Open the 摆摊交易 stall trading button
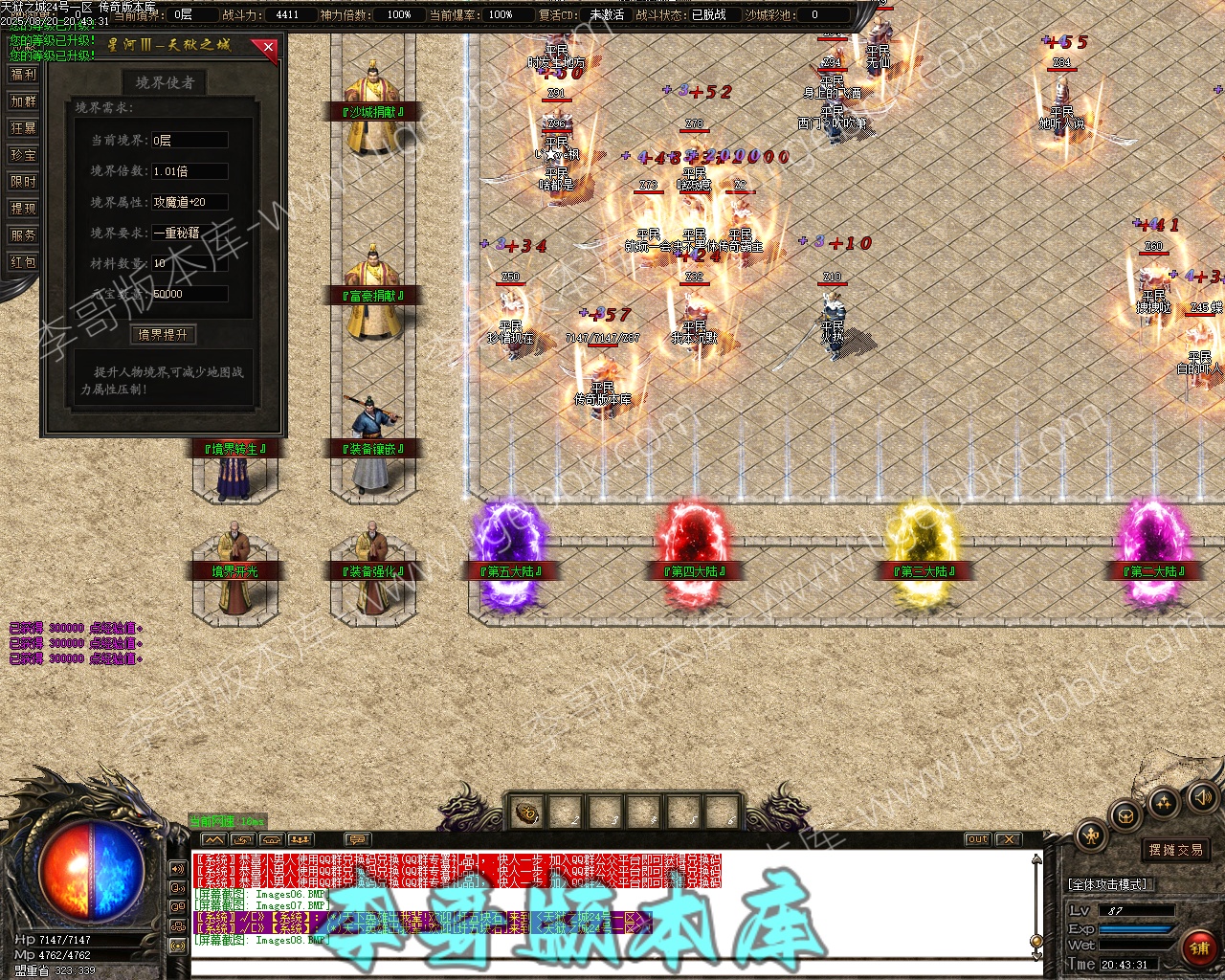 click(x=1175, y=850)
